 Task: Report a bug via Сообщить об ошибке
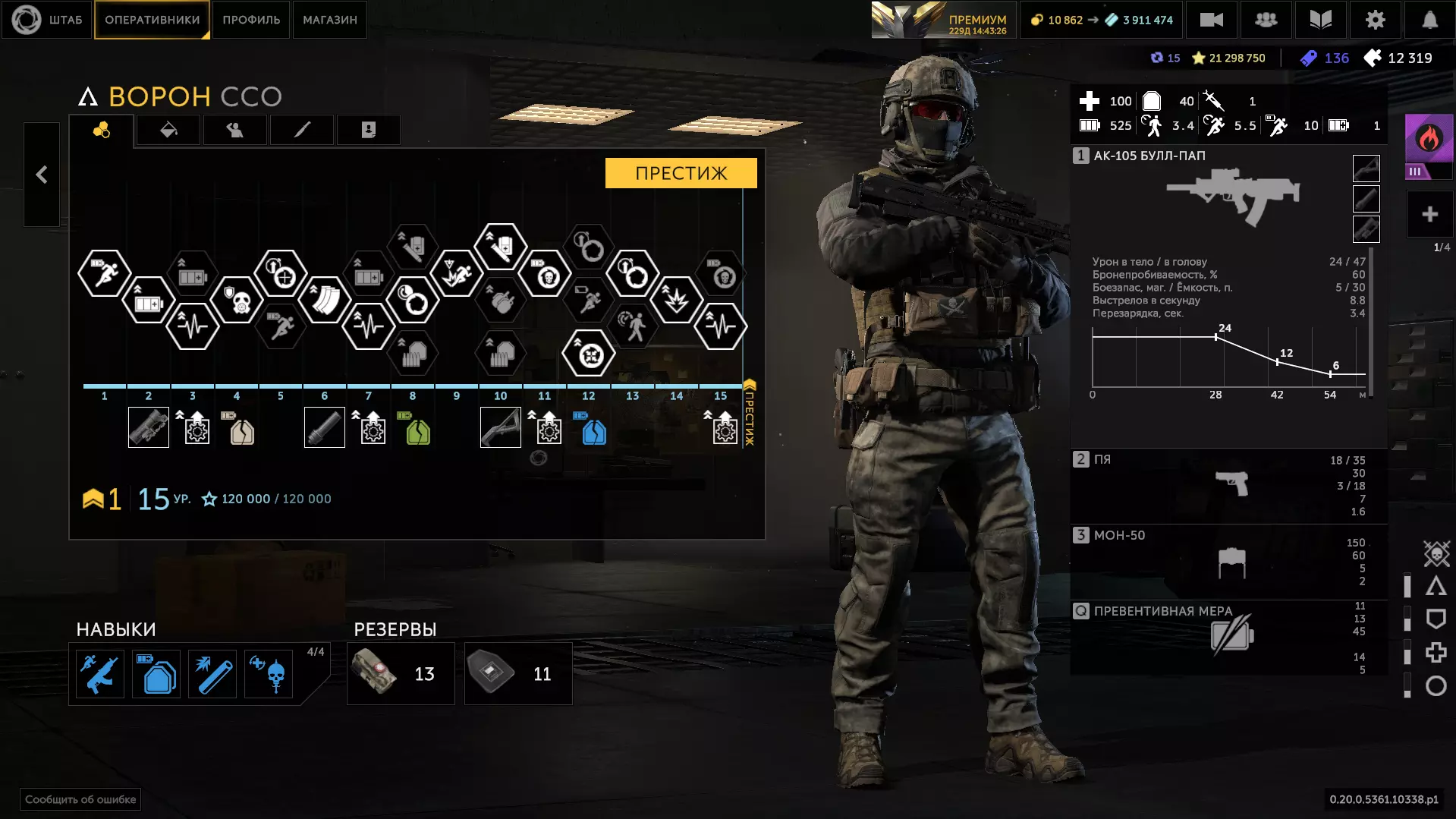click(x=80, y=799)
